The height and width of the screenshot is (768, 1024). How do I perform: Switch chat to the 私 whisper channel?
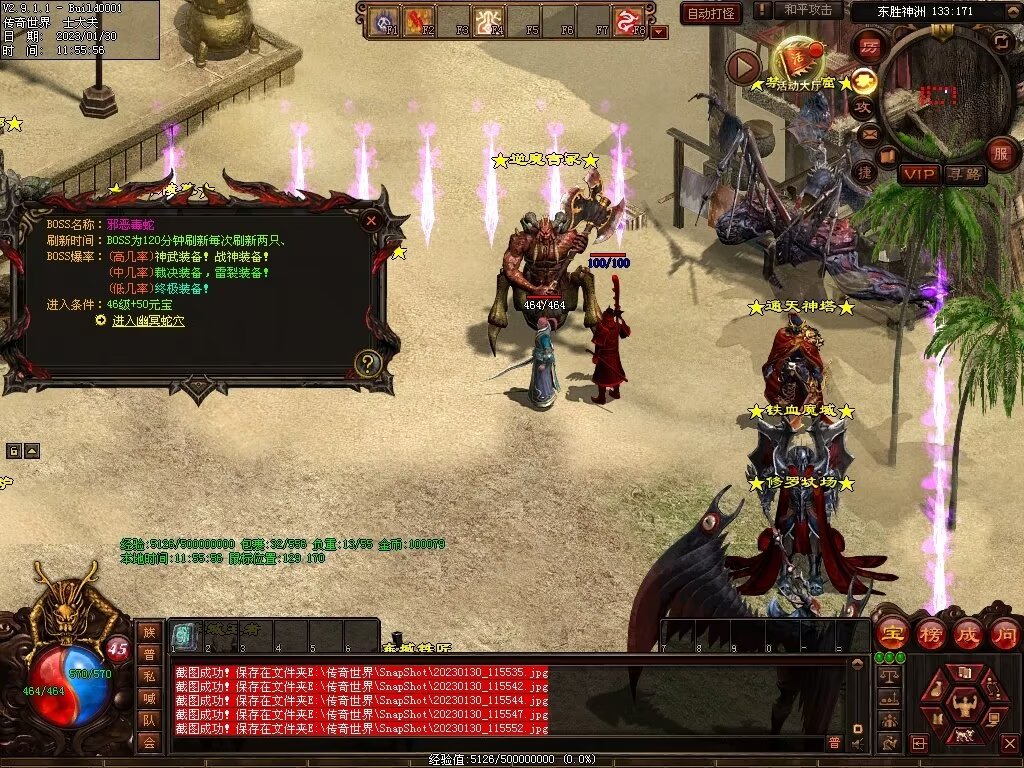coord(149,676)
